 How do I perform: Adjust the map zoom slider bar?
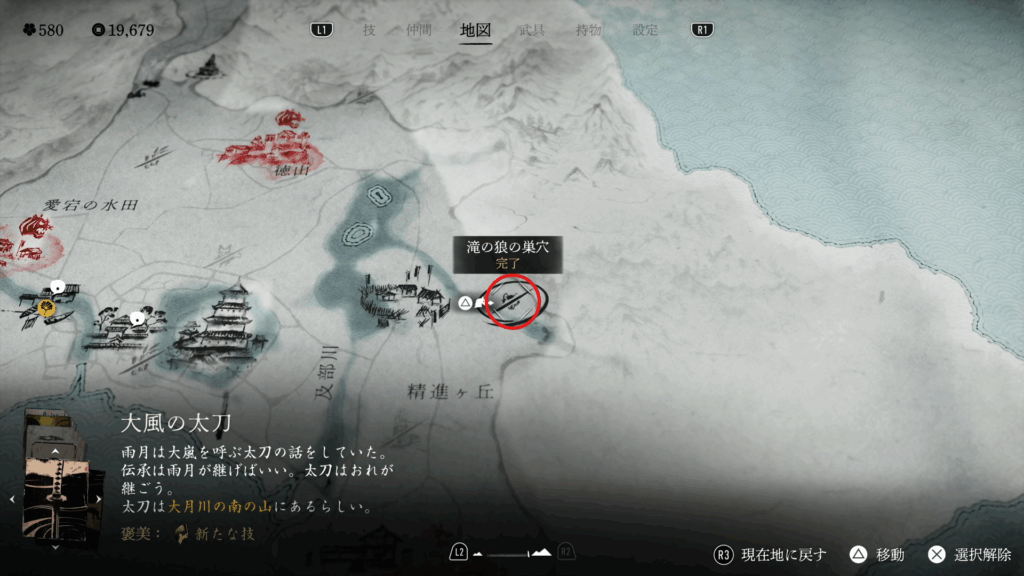coord(512,552)
